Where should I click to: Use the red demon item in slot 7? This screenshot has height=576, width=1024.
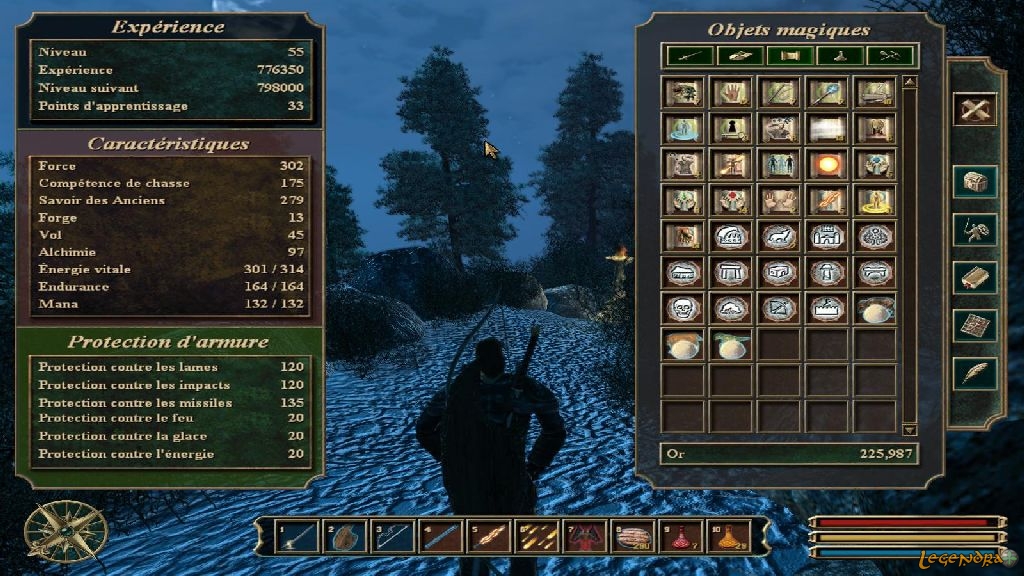(x=585, y=537)
